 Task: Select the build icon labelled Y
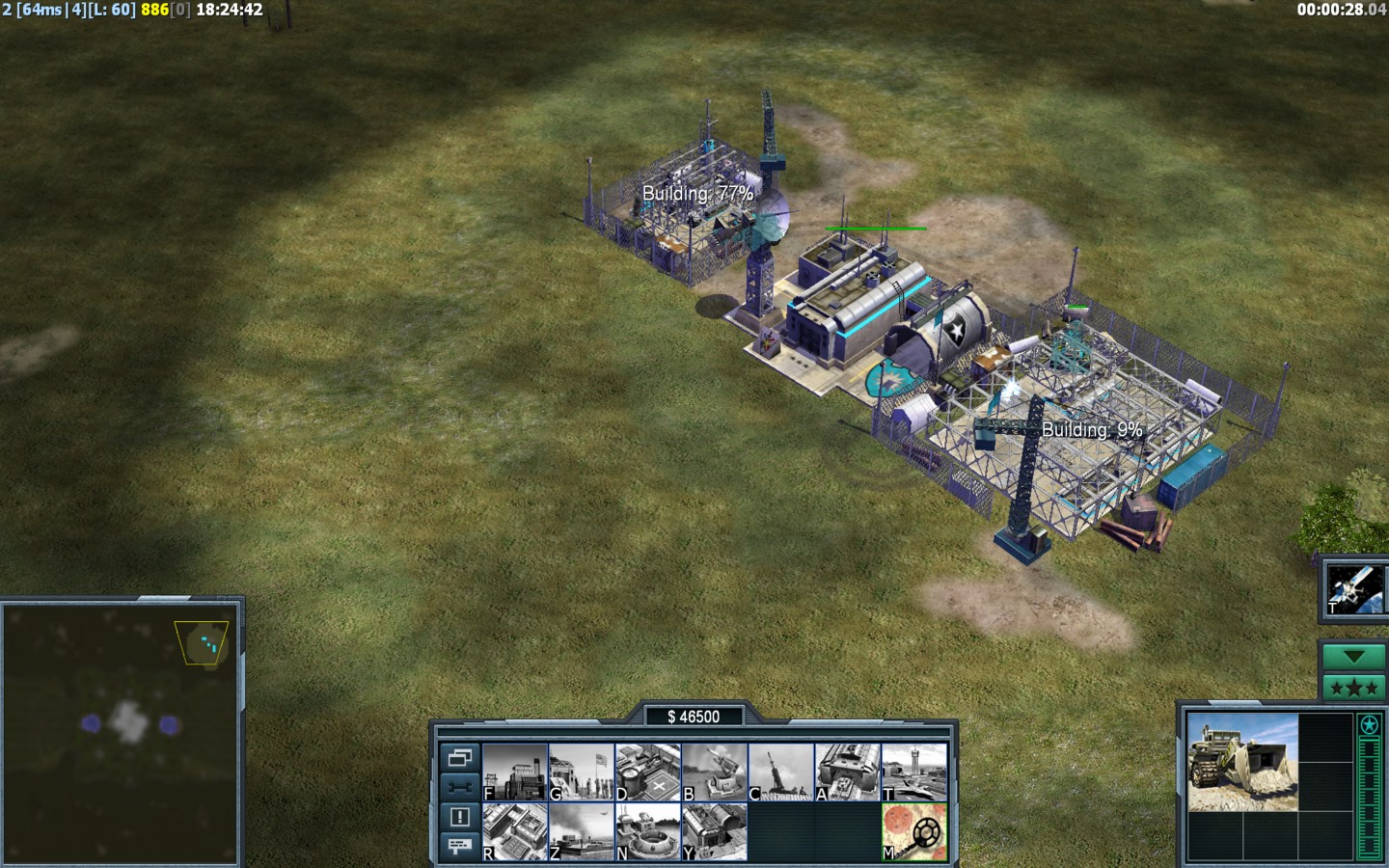[x=715, y=831]
